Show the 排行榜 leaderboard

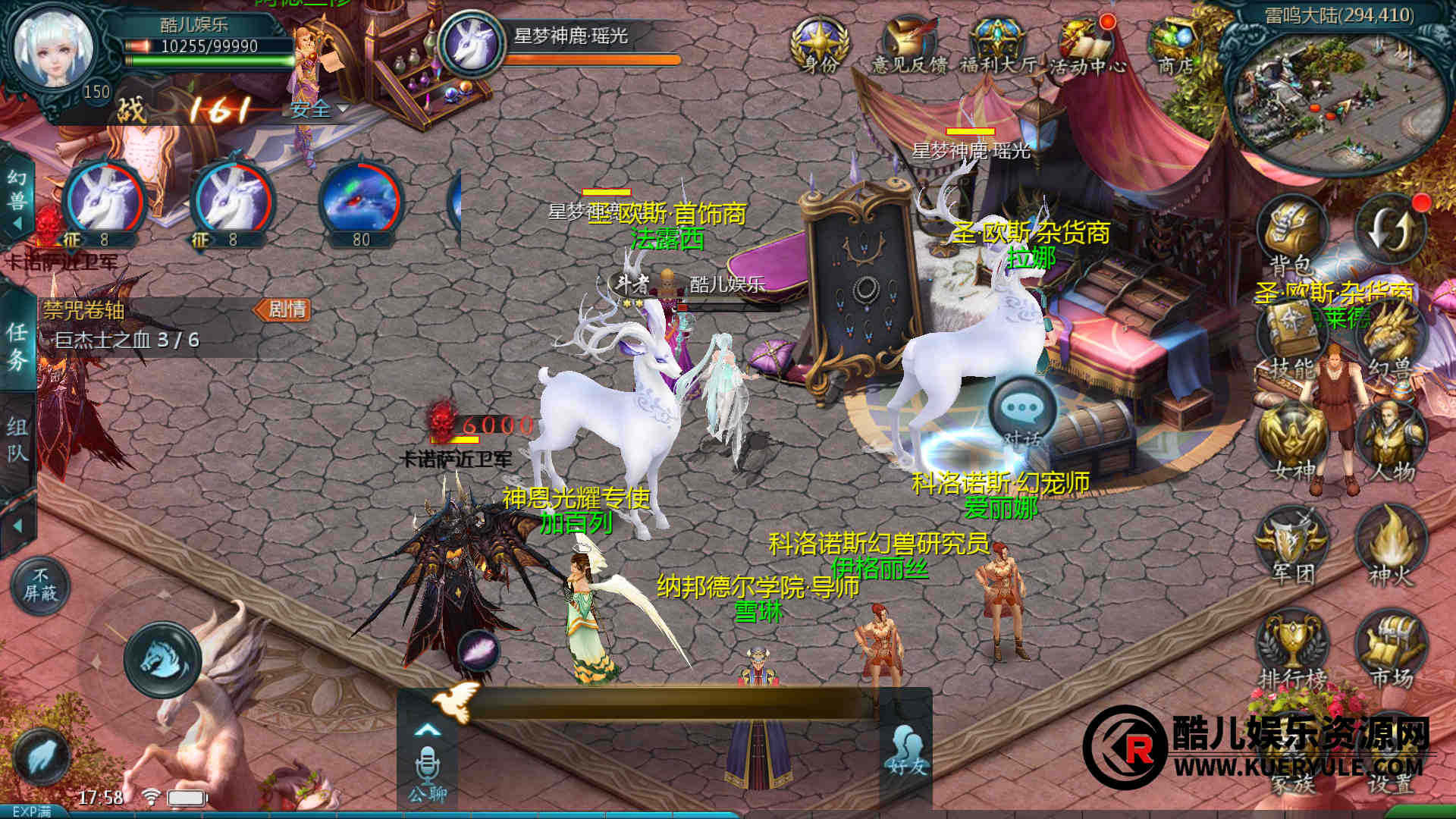coord(1293,648)
